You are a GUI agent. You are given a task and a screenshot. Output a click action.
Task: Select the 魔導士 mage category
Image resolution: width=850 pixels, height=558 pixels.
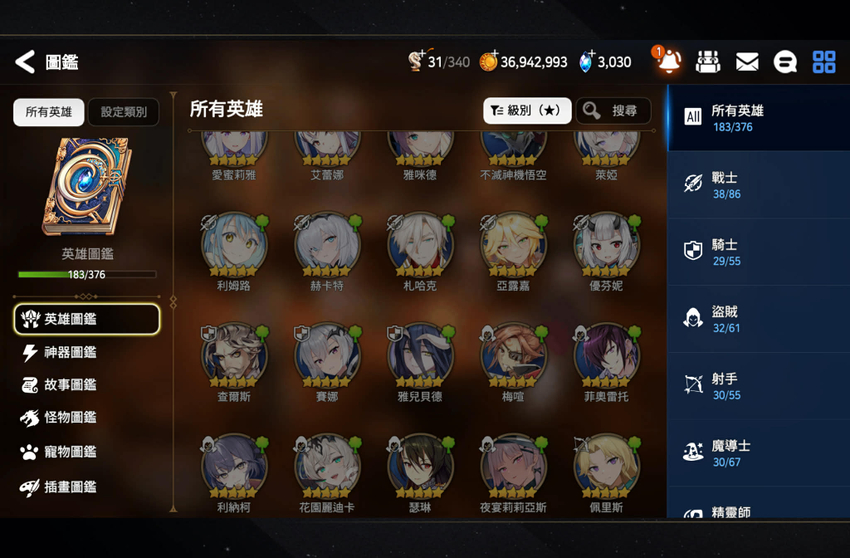[x=758, y=453]
